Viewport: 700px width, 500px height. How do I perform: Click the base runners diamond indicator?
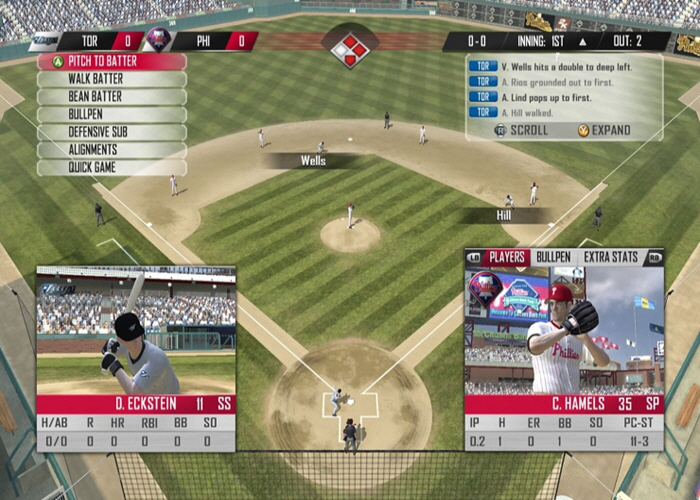tap(350, 48)
